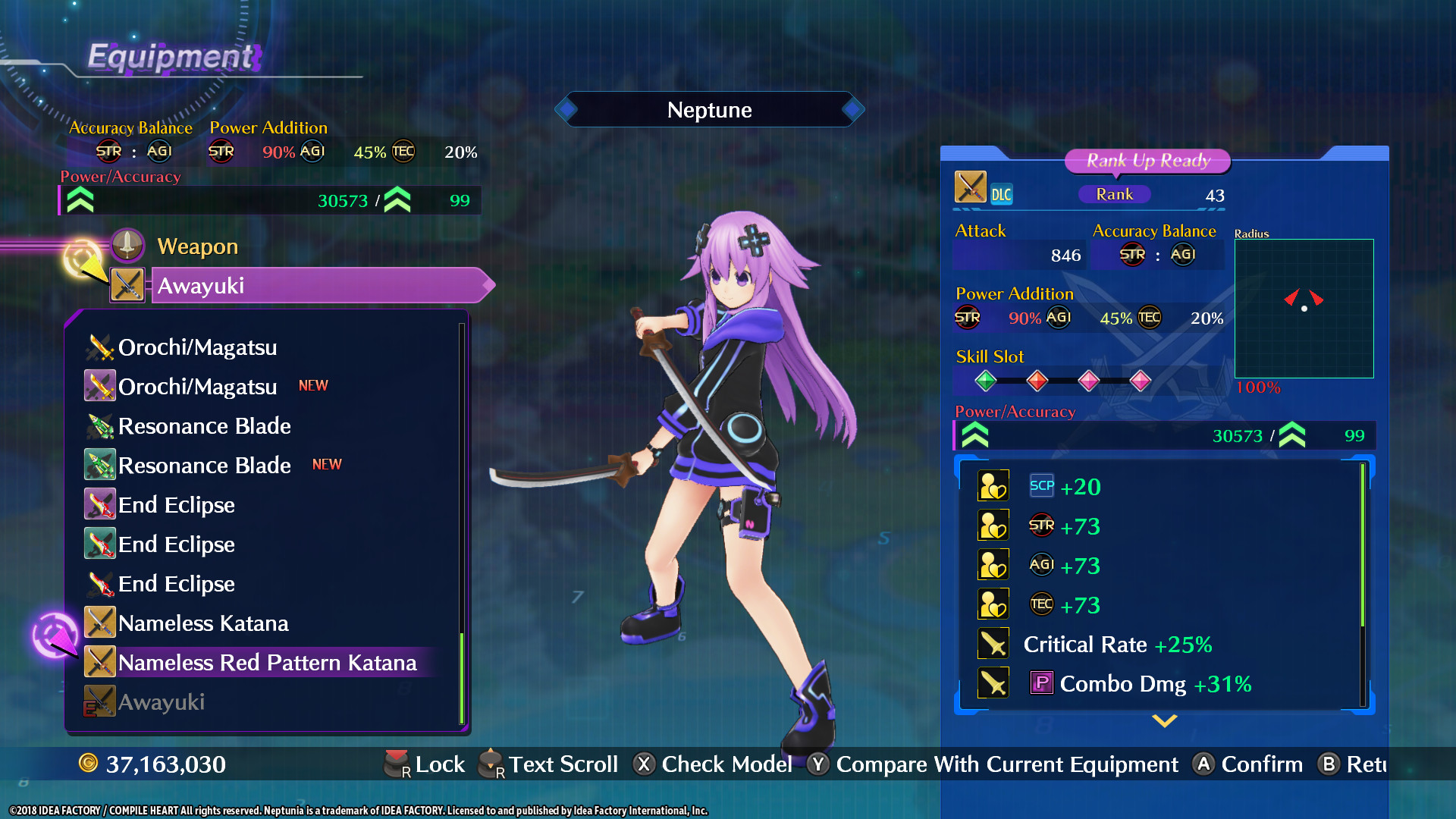Select the Neptune character name banner
Screen dimensions: 1456x819
pos(709,109)
